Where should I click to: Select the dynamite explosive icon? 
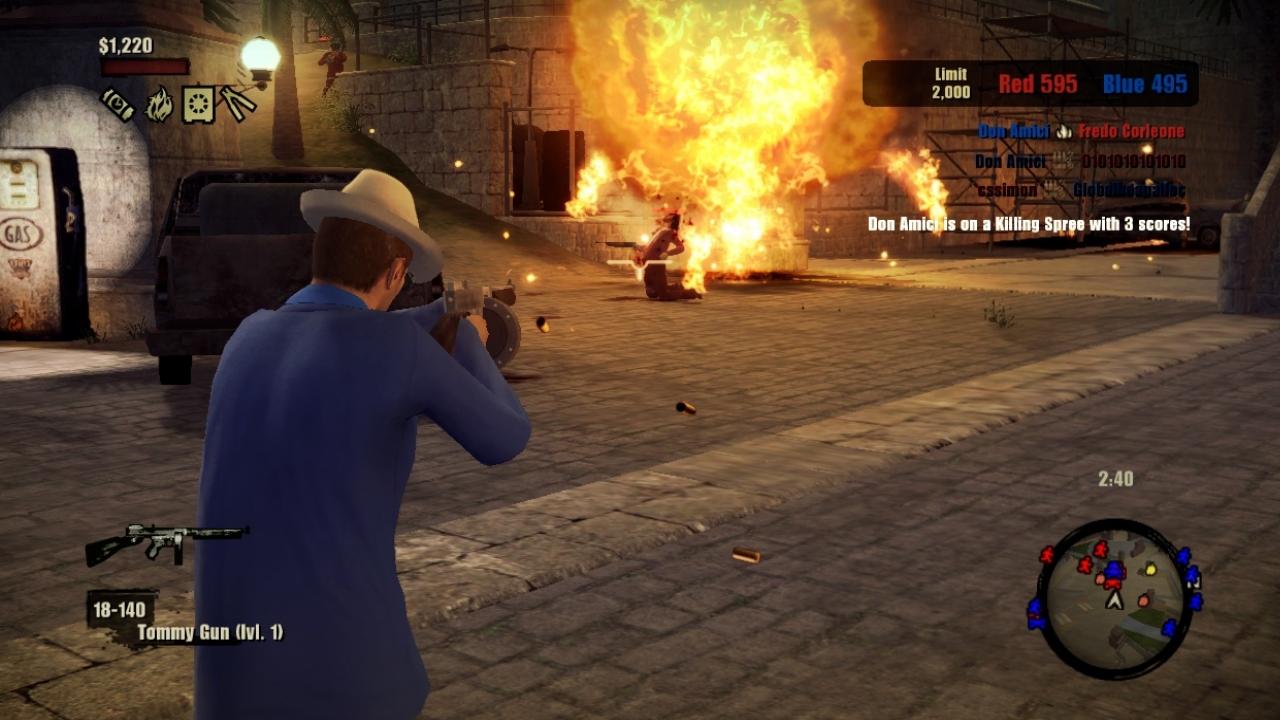tap(117, 105)
